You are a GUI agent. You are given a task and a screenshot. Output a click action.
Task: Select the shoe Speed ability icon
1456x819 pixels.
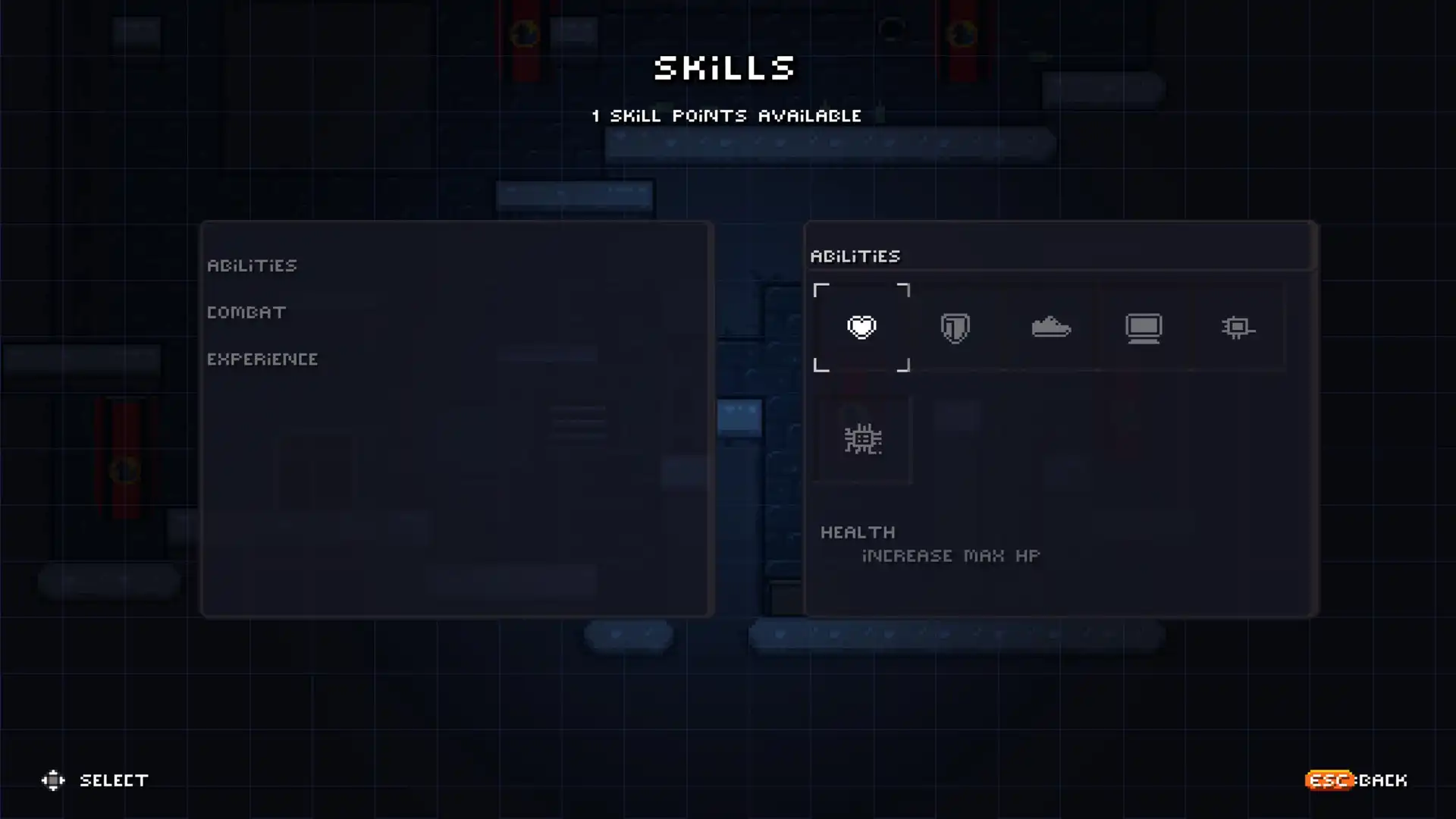click(1051, 327)
